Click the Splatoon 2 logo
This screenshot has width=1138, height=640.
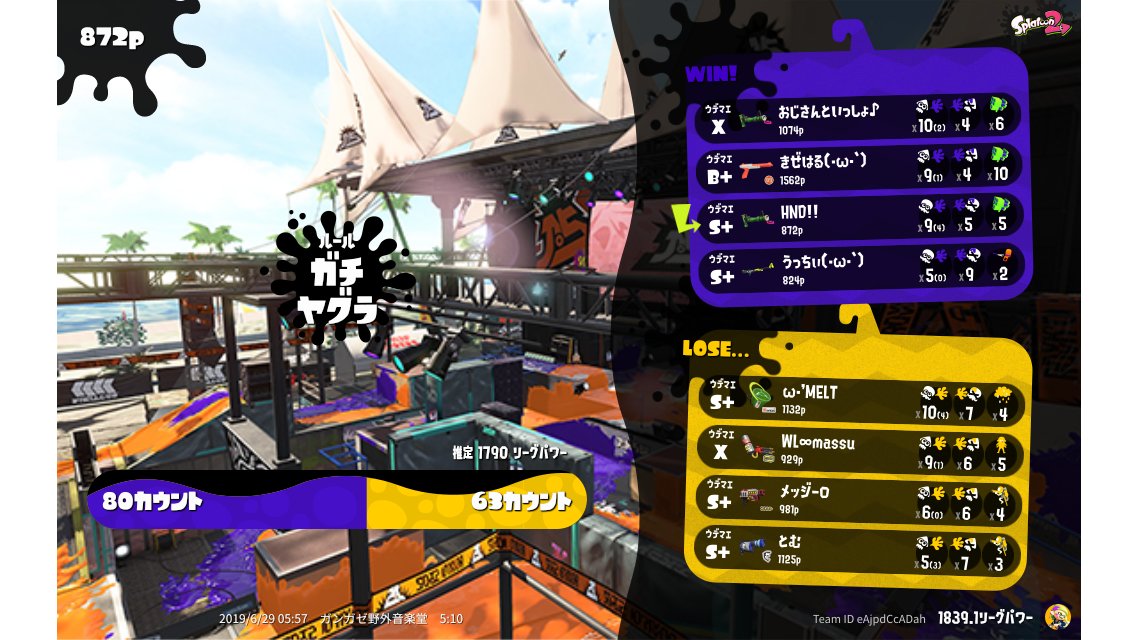(1041, 24)
